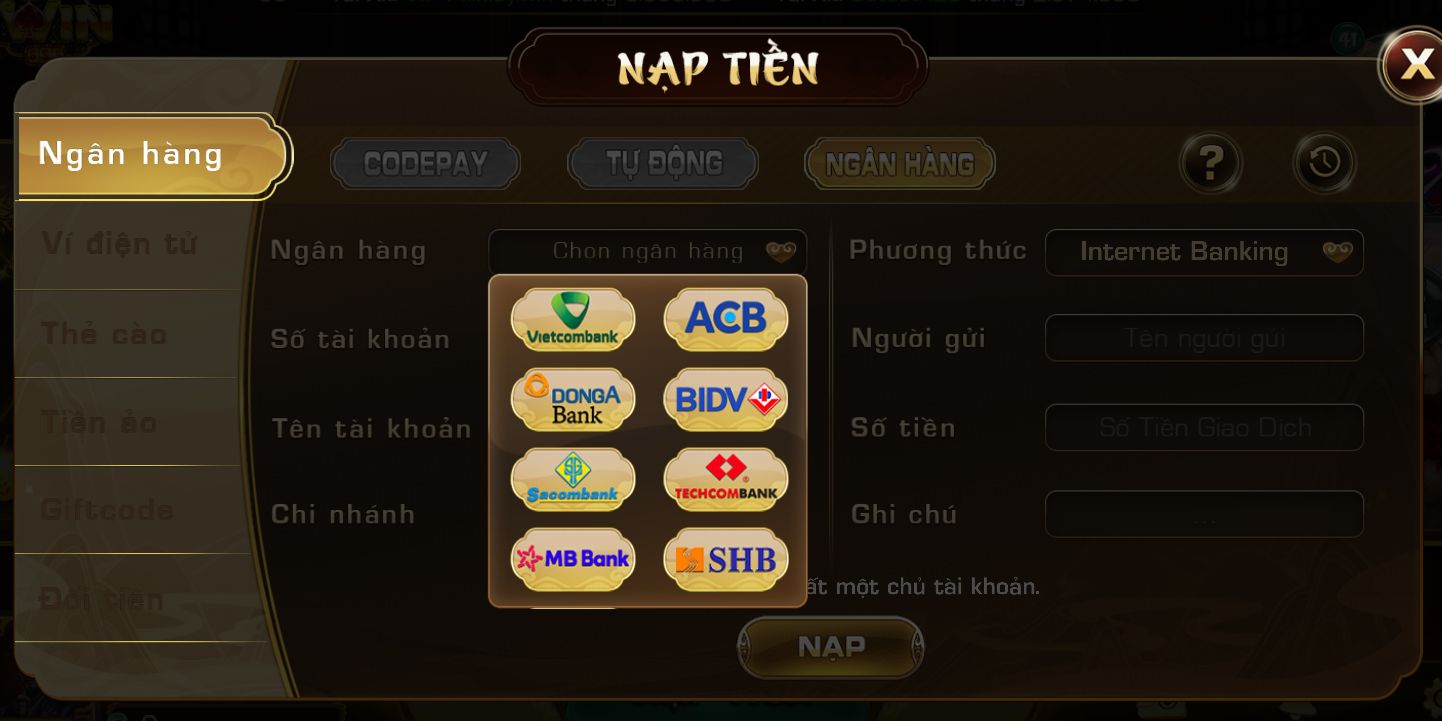Image resolution: width=1442 pixels, height=721 pixels.
Task: View transaction history via the clock icon
Action: tap(1323, 163)
